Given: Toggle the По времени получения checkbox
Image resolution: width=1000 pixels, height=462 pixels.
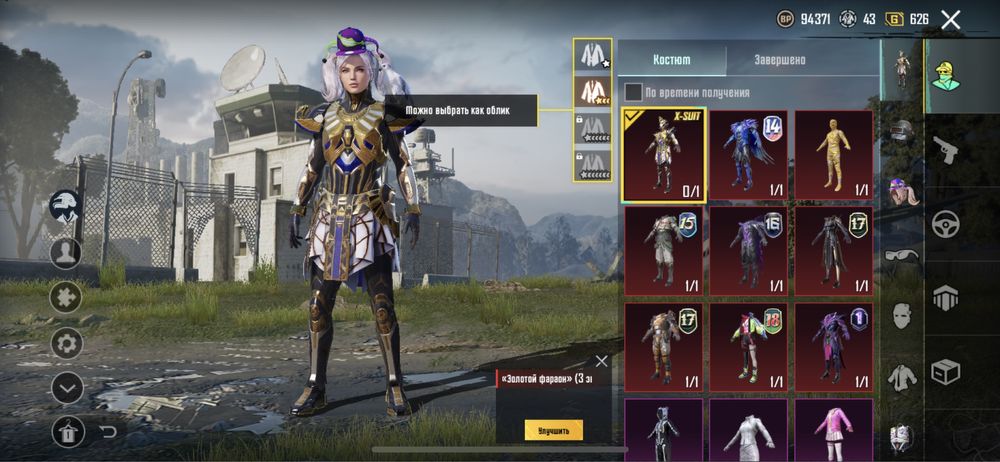Looking at the screenshot, I should pyautogui.click(x=634, y=92).
